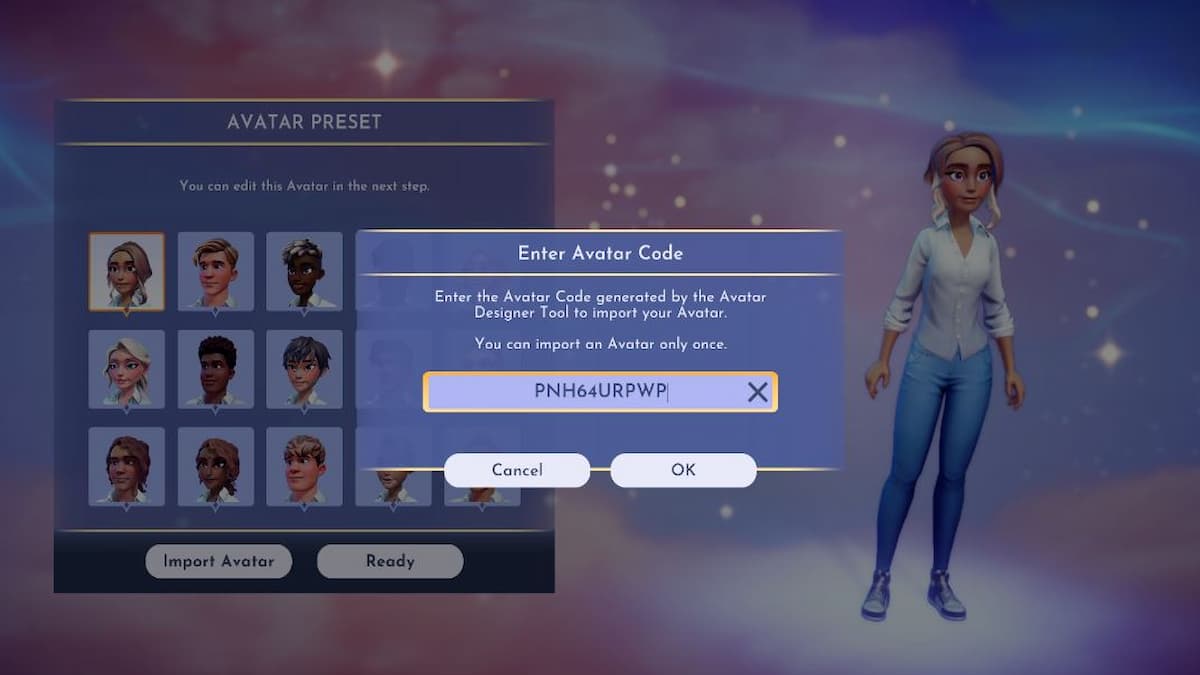
Task: Clear the avatar code with the X
Action: 758,393
